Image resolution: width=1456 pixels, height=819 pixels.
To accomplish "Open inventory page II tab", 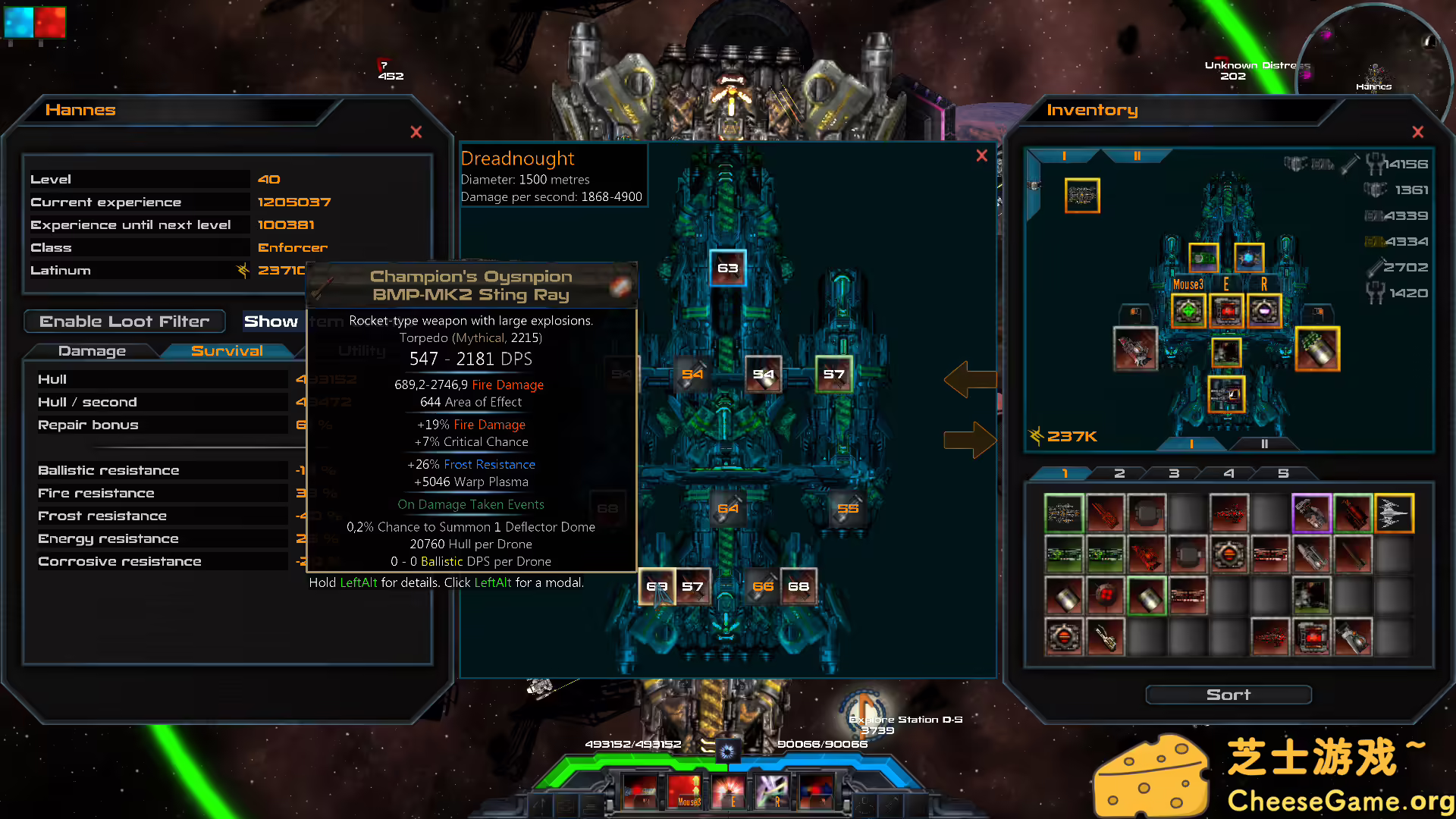I will (x=1137, y=155).
